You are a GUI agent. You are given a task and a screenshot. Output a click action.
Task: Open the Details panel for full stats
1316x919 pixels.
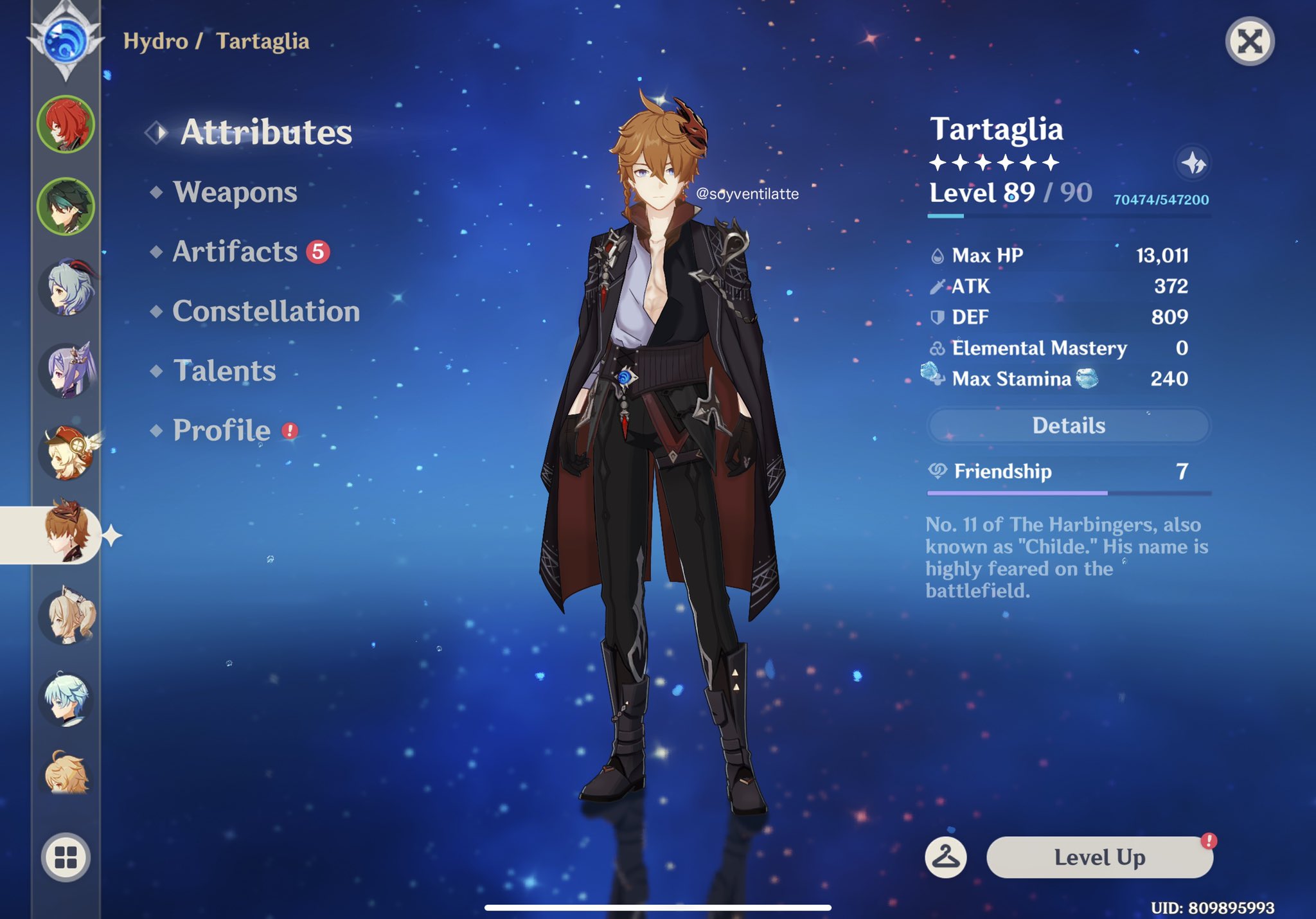(x=1068, y=425)
